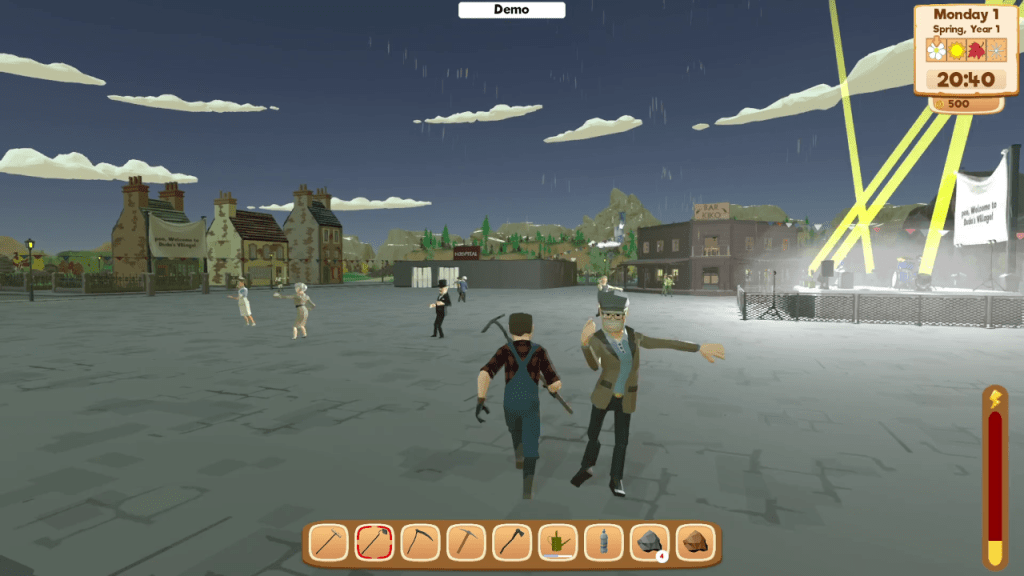
Task: Choose the red-highlighted hoe slot
Action: point(374,542)
